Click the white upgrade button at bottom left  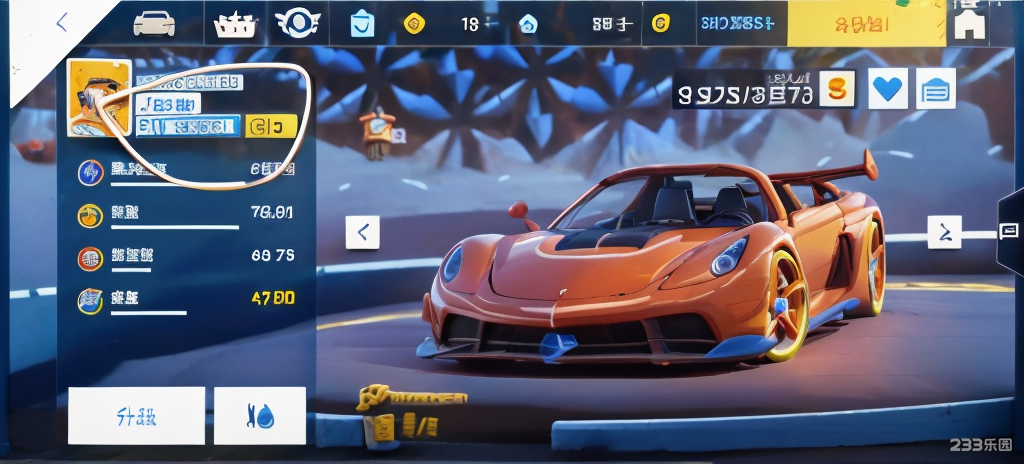coord(136,415)
